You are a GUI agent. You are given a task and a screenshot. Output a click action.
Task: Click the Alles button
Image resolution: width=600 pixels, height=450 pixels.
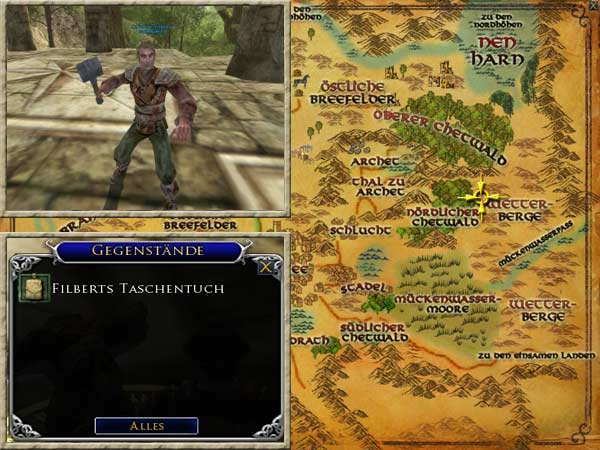[146, 426]
